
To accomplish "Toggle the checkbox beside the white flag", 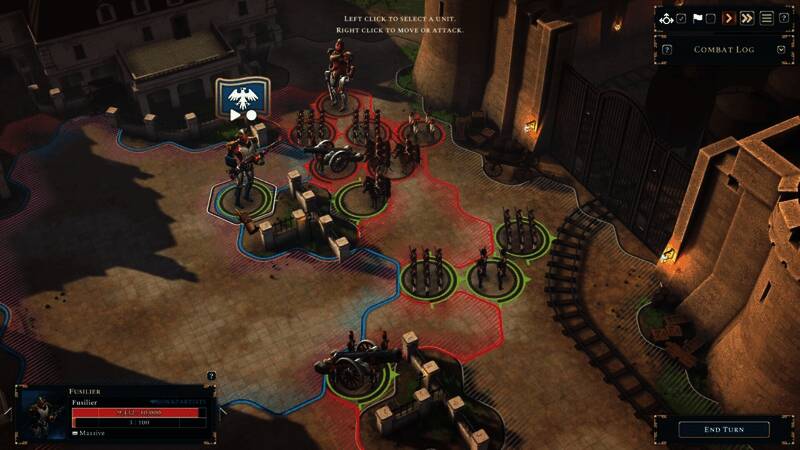I will point(710,18).
